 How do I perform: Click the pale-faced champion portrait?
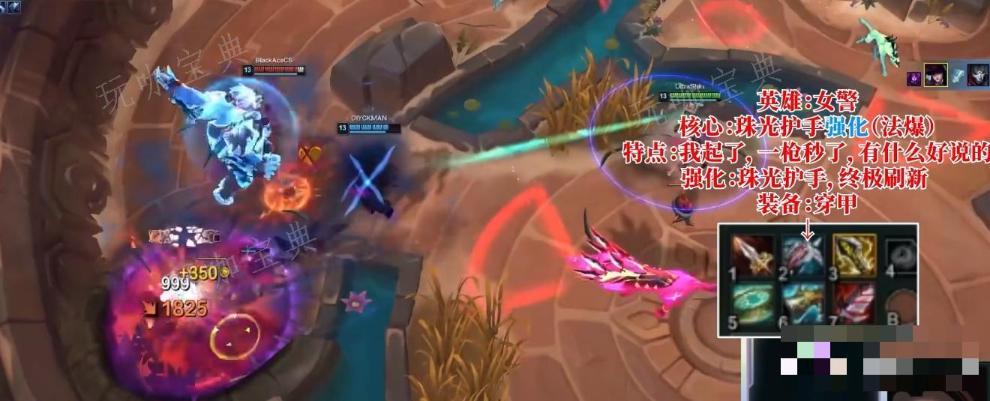977,76
